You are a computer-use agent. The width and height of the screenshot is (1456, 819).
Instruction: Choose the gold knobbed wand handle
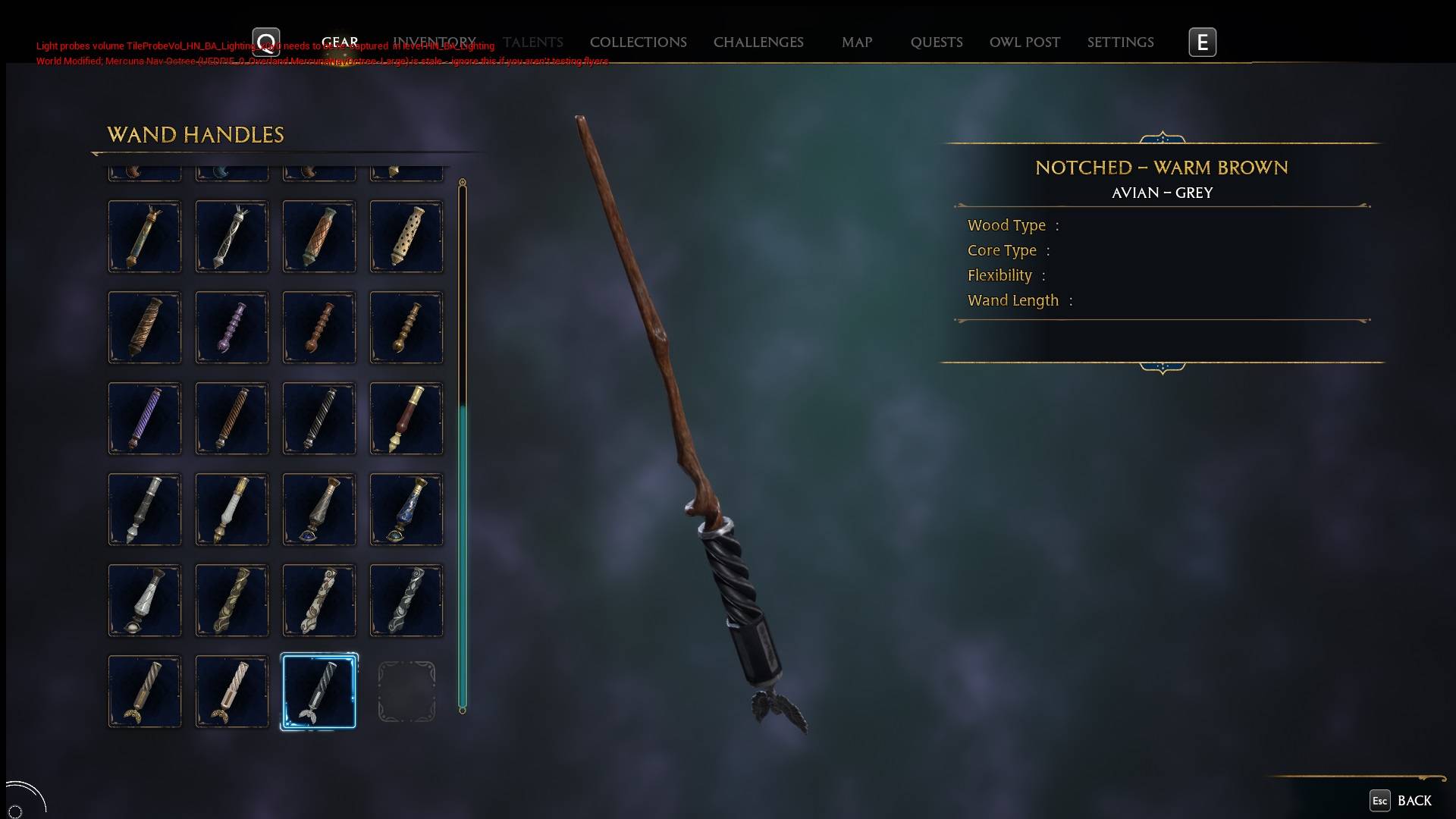(406, 328)
